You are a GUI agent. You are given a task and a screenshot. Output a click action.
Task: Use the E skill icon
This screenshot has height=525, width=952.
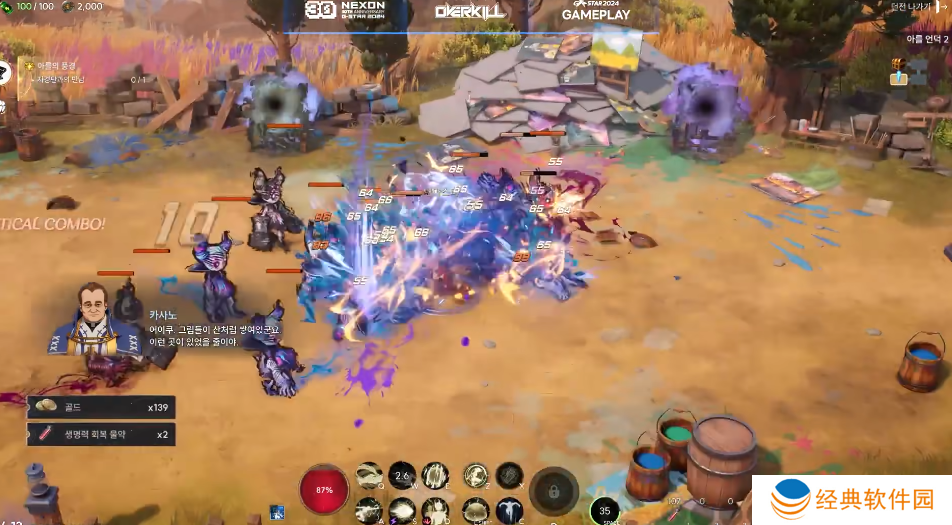(x=435, y=476)
